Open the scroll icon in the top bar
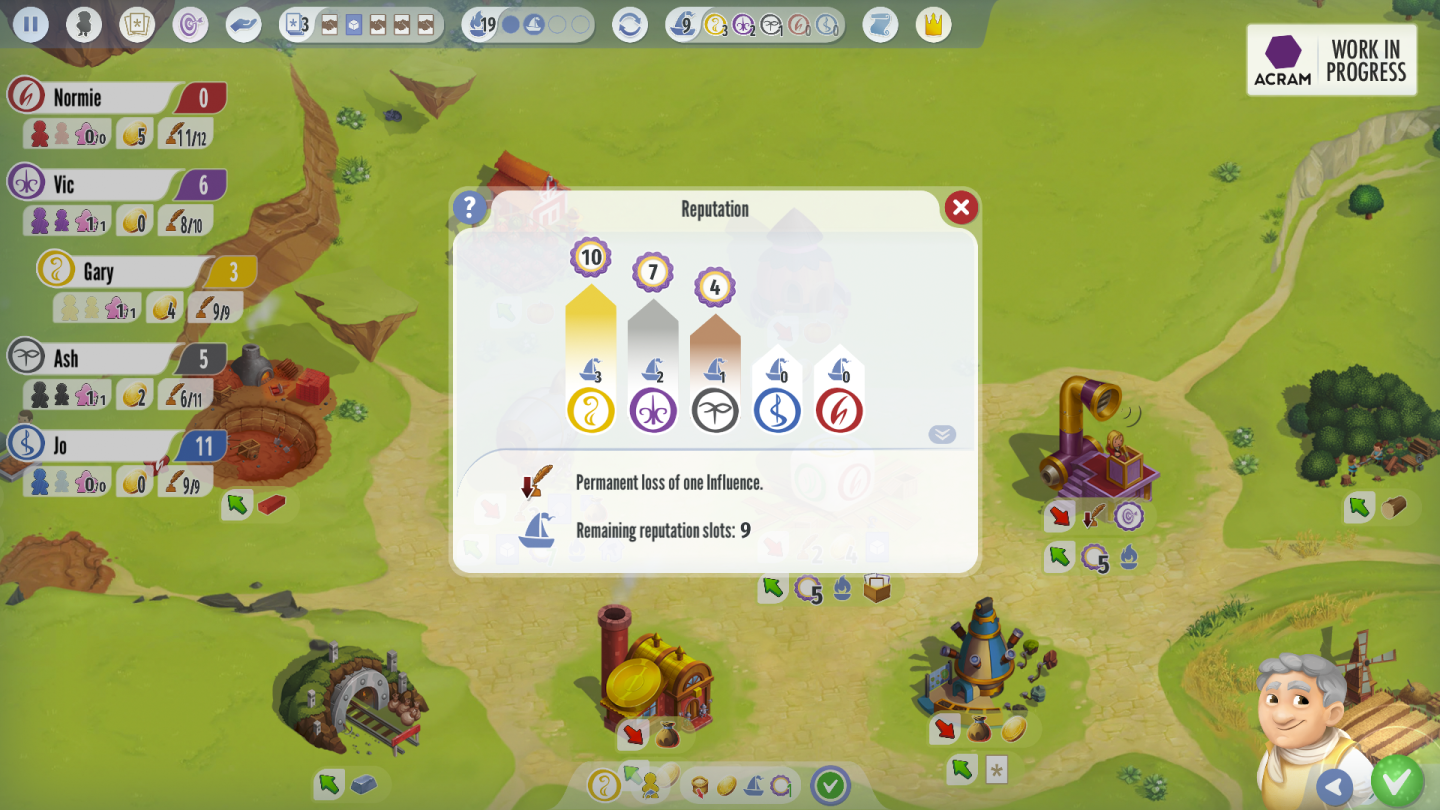 (x=879, y=24)
